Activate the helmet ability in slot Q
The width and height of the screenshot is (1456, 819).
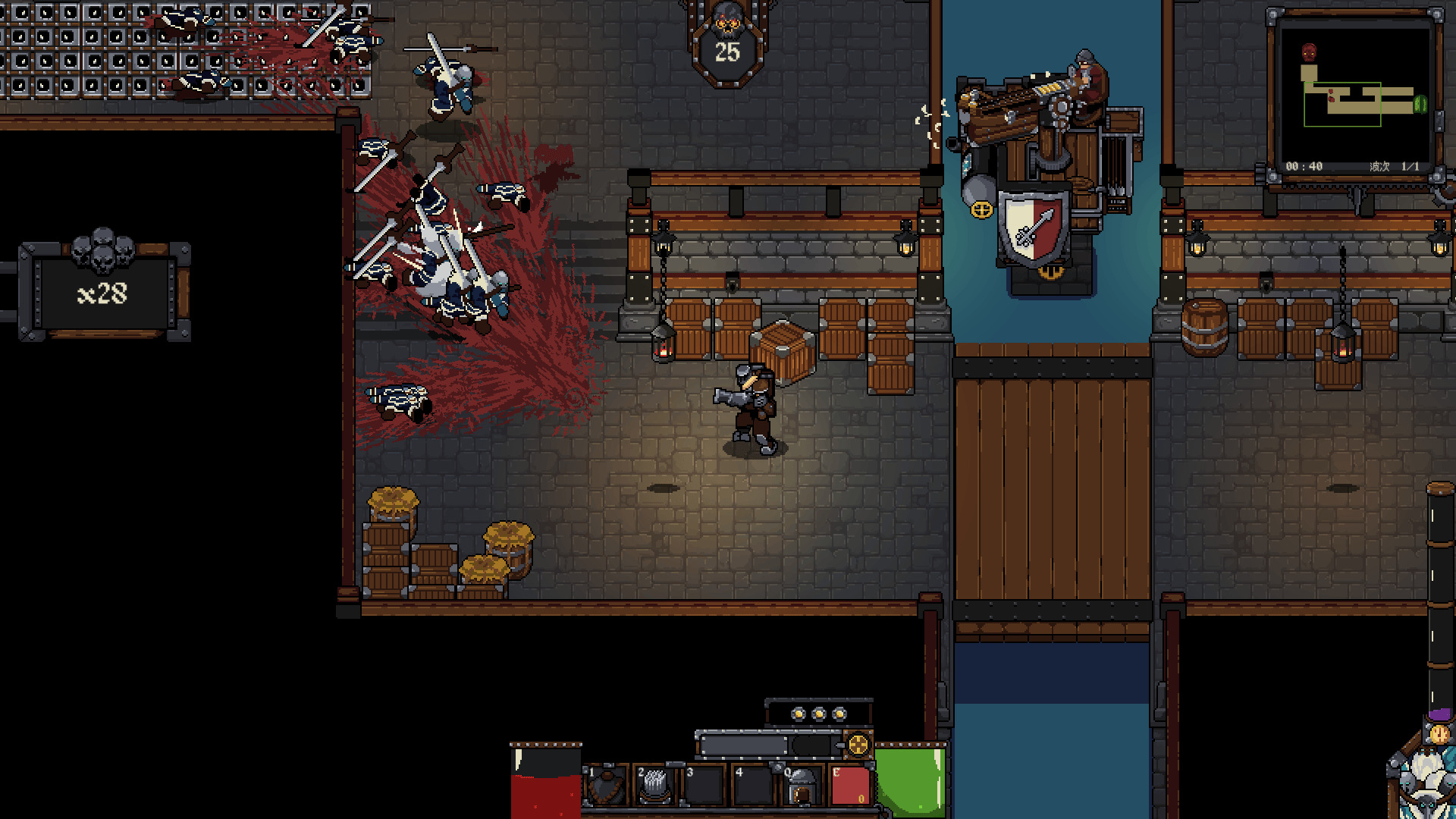(802, 786)
